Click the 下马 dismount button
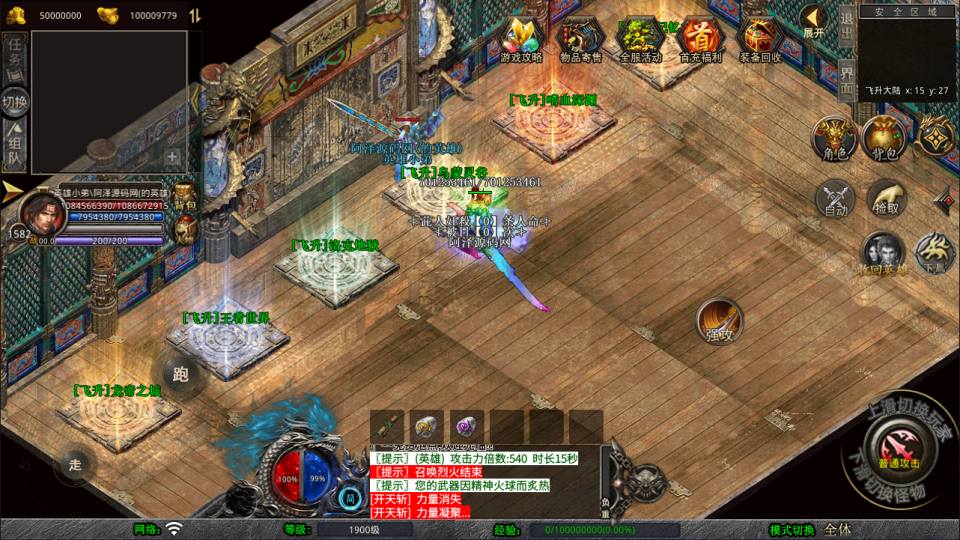 (935, 253)
